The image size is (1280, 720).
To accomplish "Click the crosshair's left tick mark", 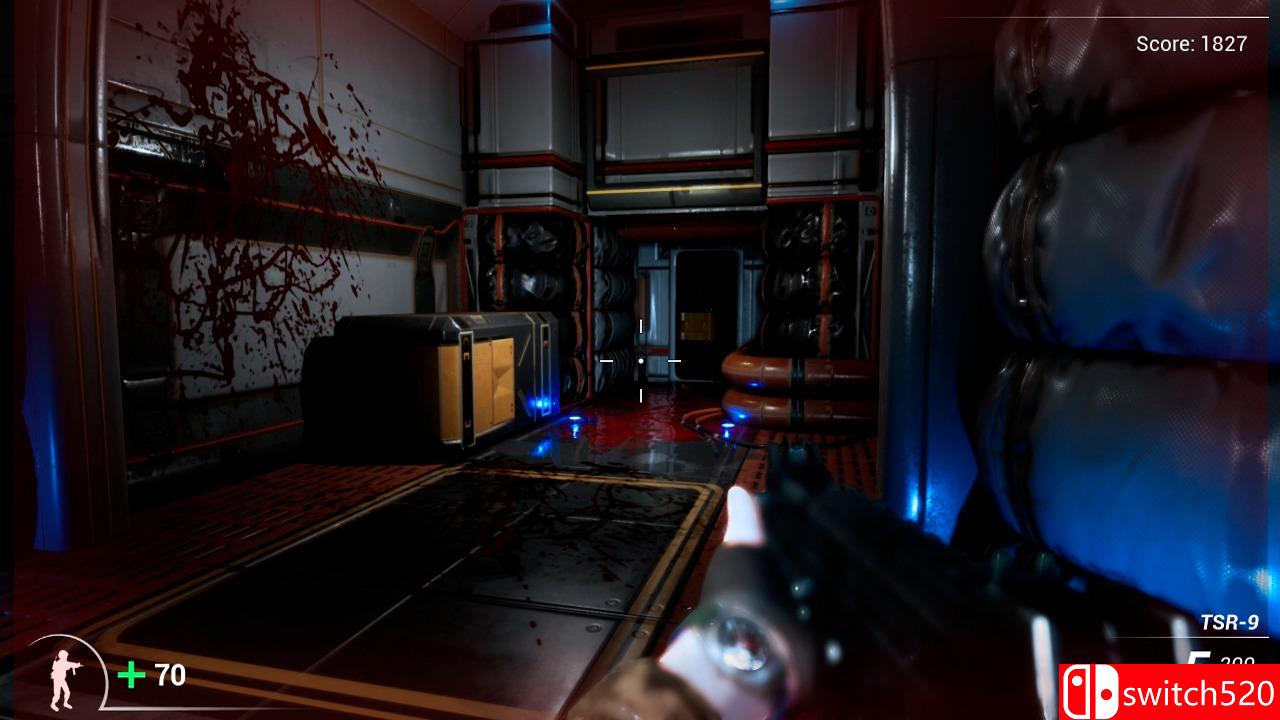I will [x=608, y=359].
